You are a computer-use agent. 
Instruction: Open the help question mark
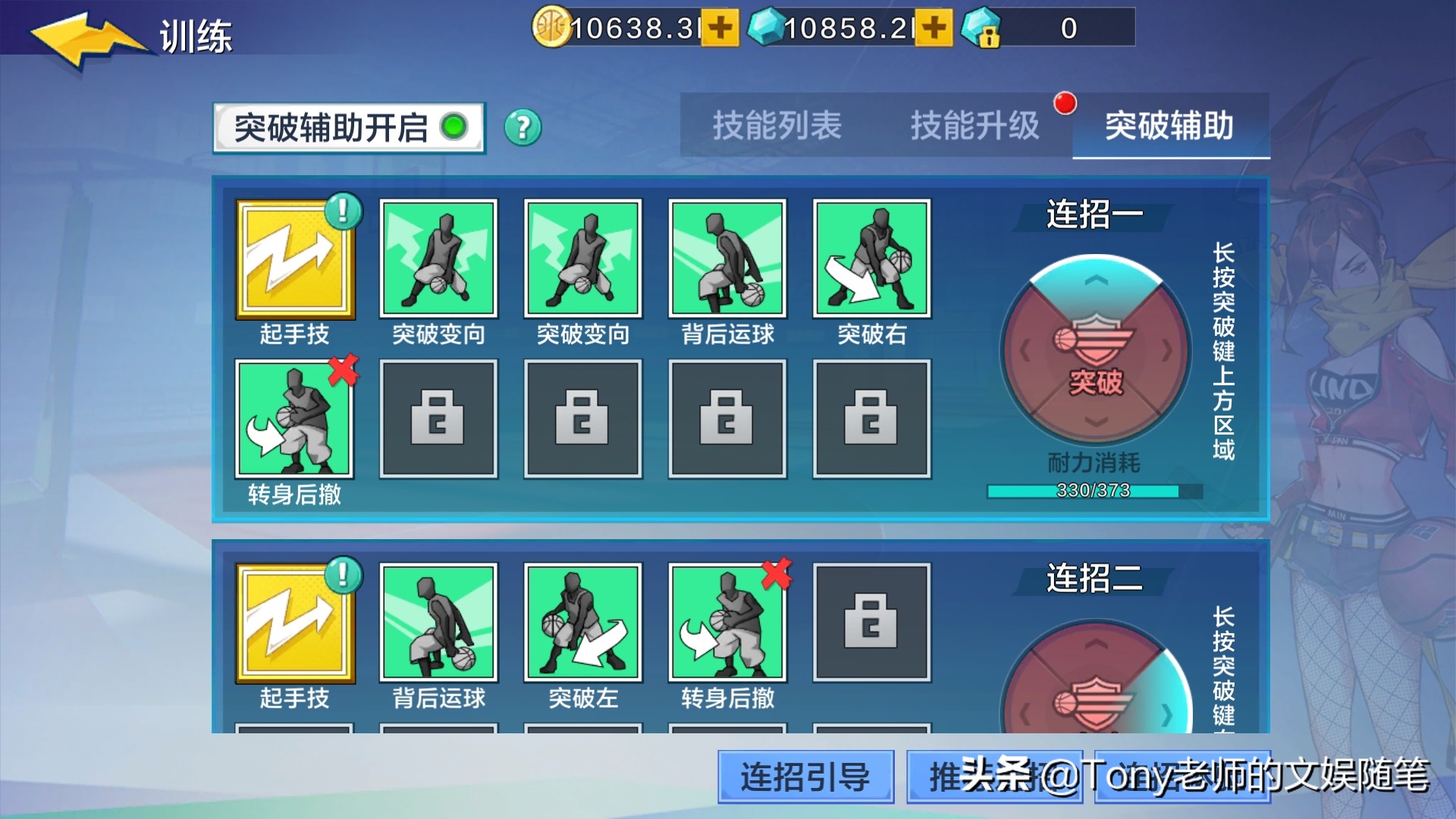(x=522, y=127)
